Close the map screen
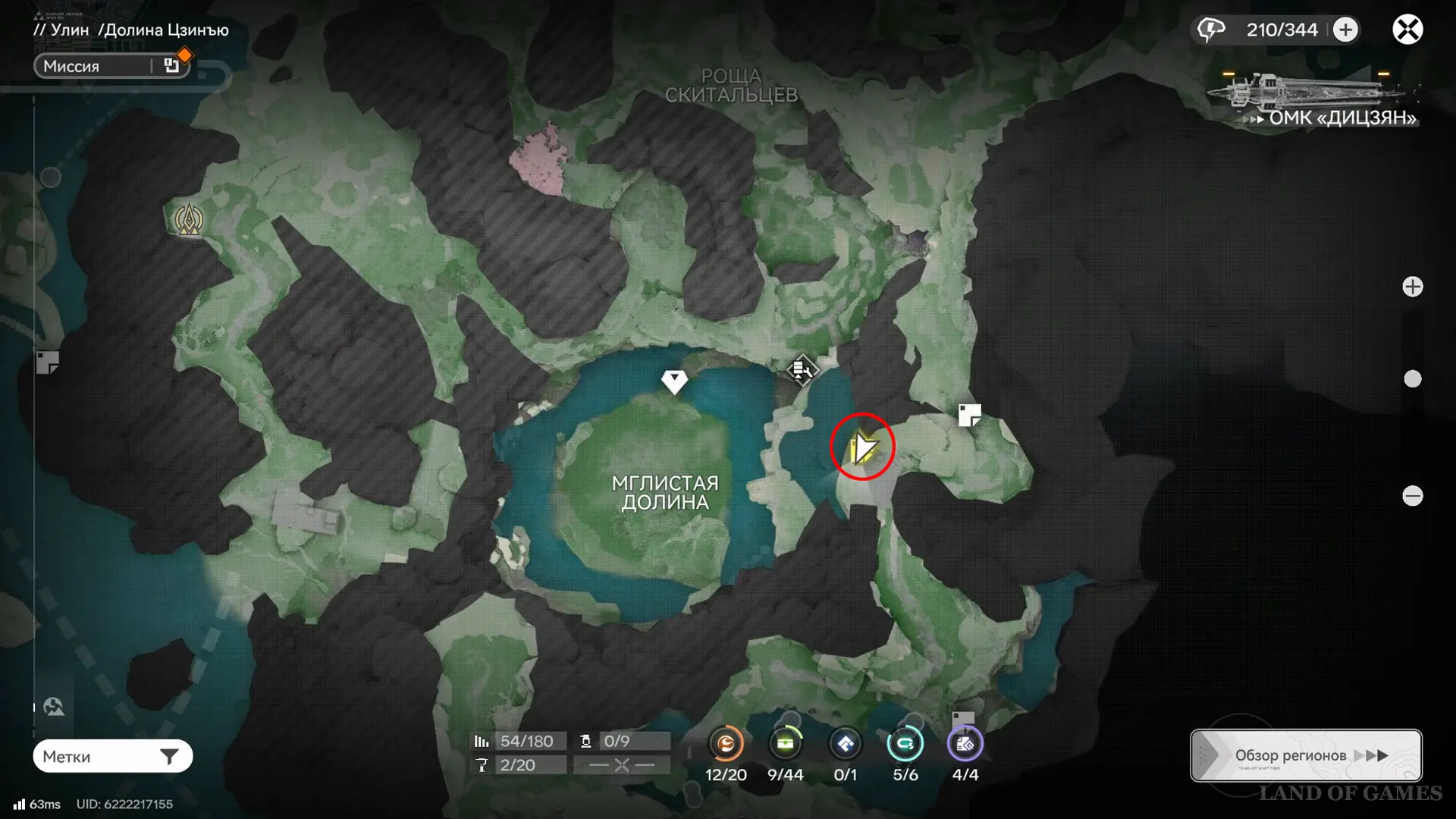Viewport: 1456px width, 819px height. [x=1407, y=30]
